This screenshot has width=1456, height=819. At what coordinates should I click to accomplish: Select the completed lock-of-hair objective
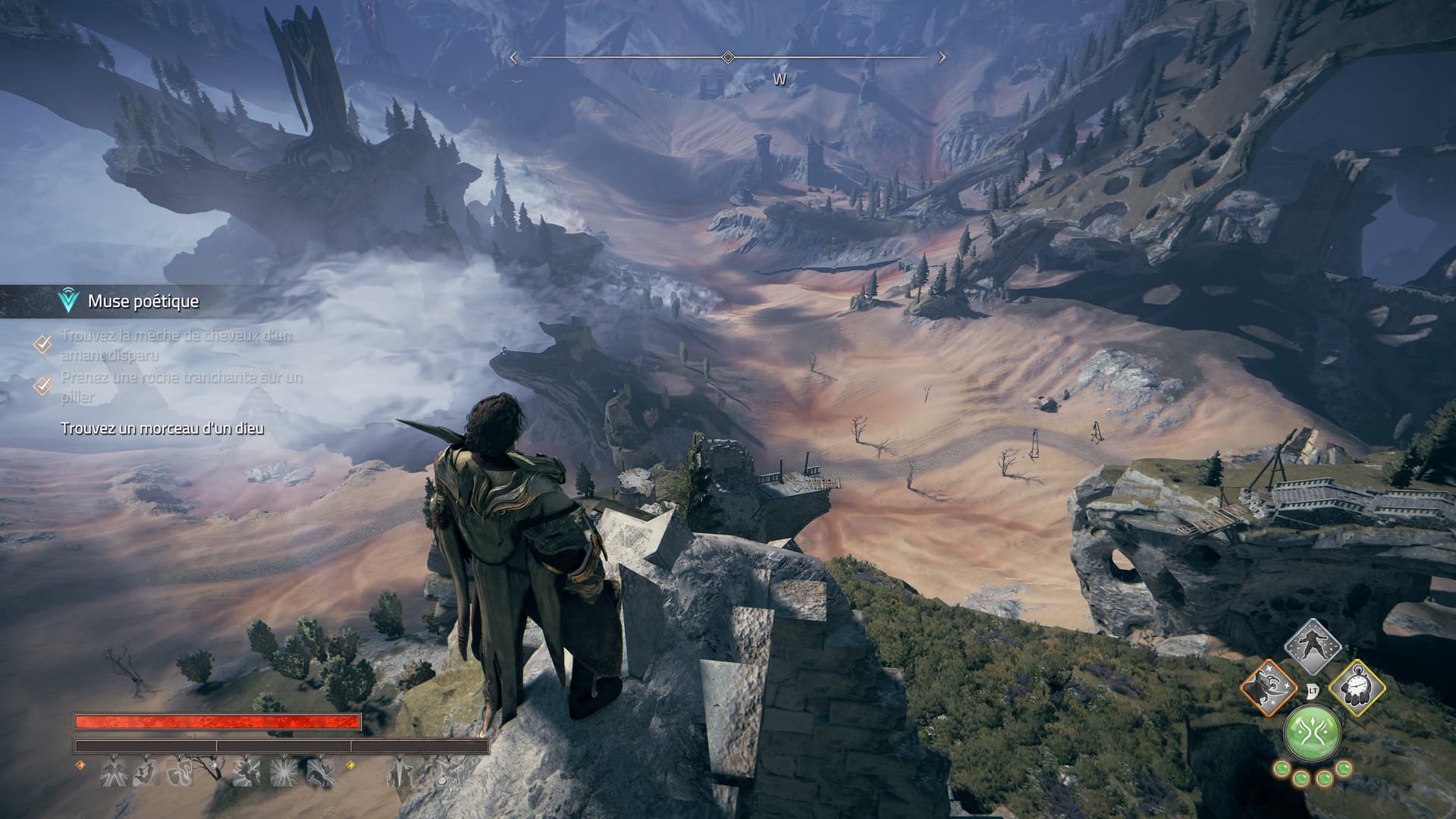click(175, 344)
